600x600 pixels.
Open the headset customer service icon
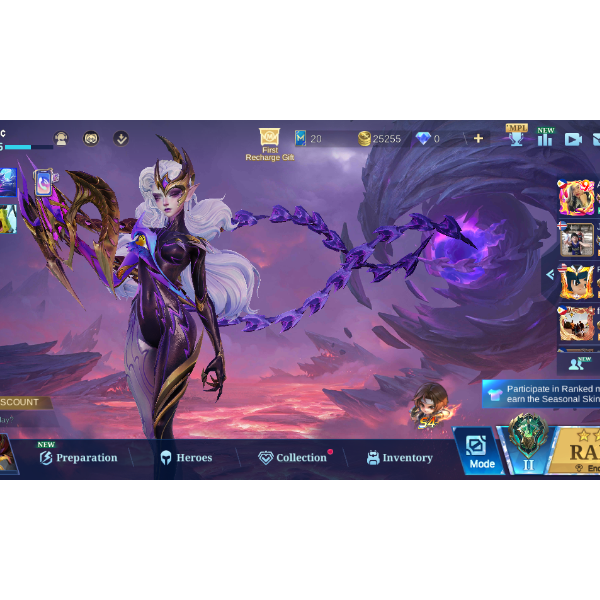point(61,139)
